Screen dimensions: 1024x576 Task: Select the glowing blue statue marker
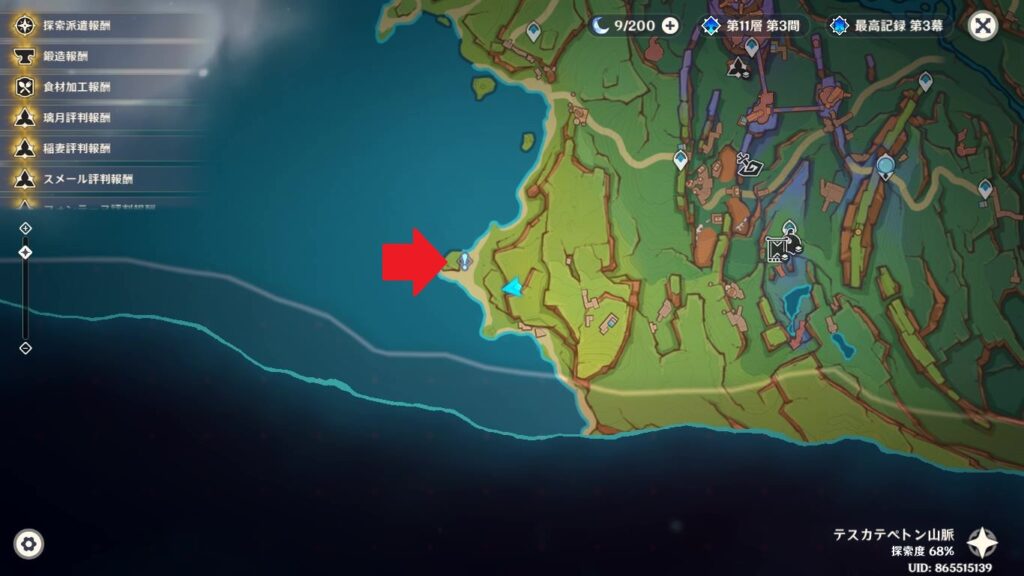(885, 166)
